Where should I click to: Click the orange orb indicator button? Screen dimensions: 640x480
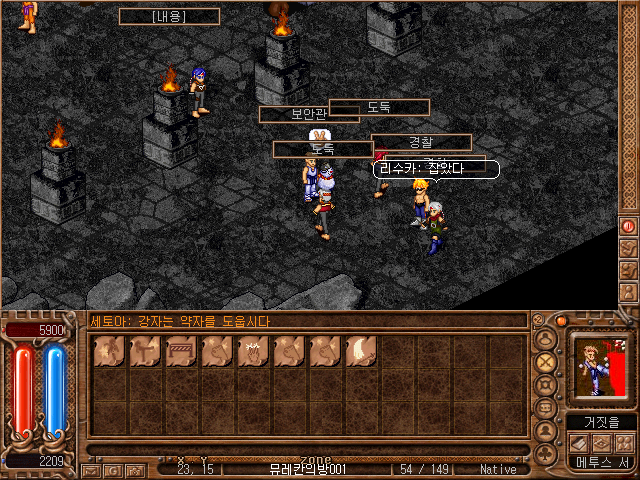(562, 322)
